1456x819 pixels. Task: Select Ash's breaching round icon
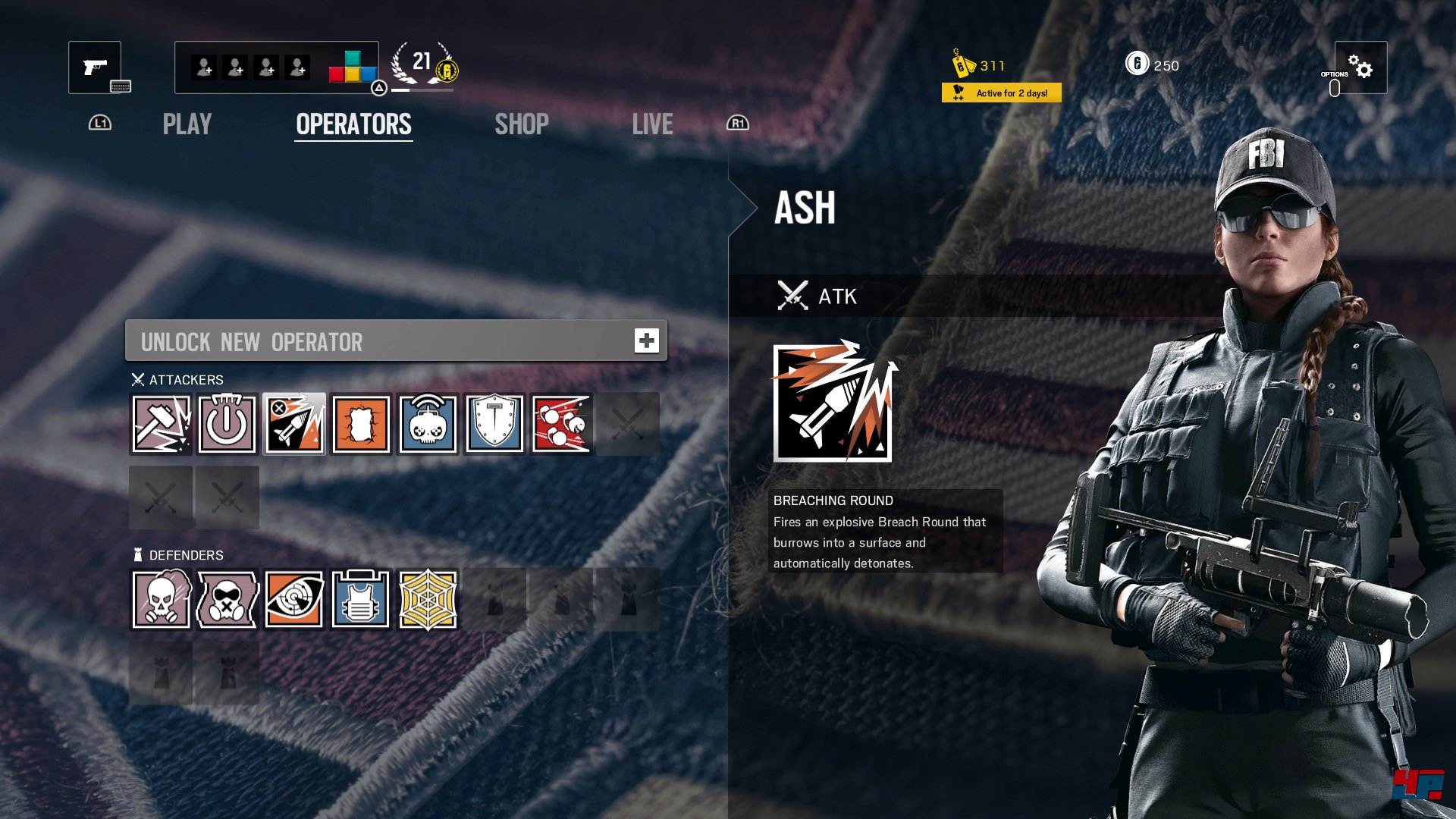pos(294,424)
